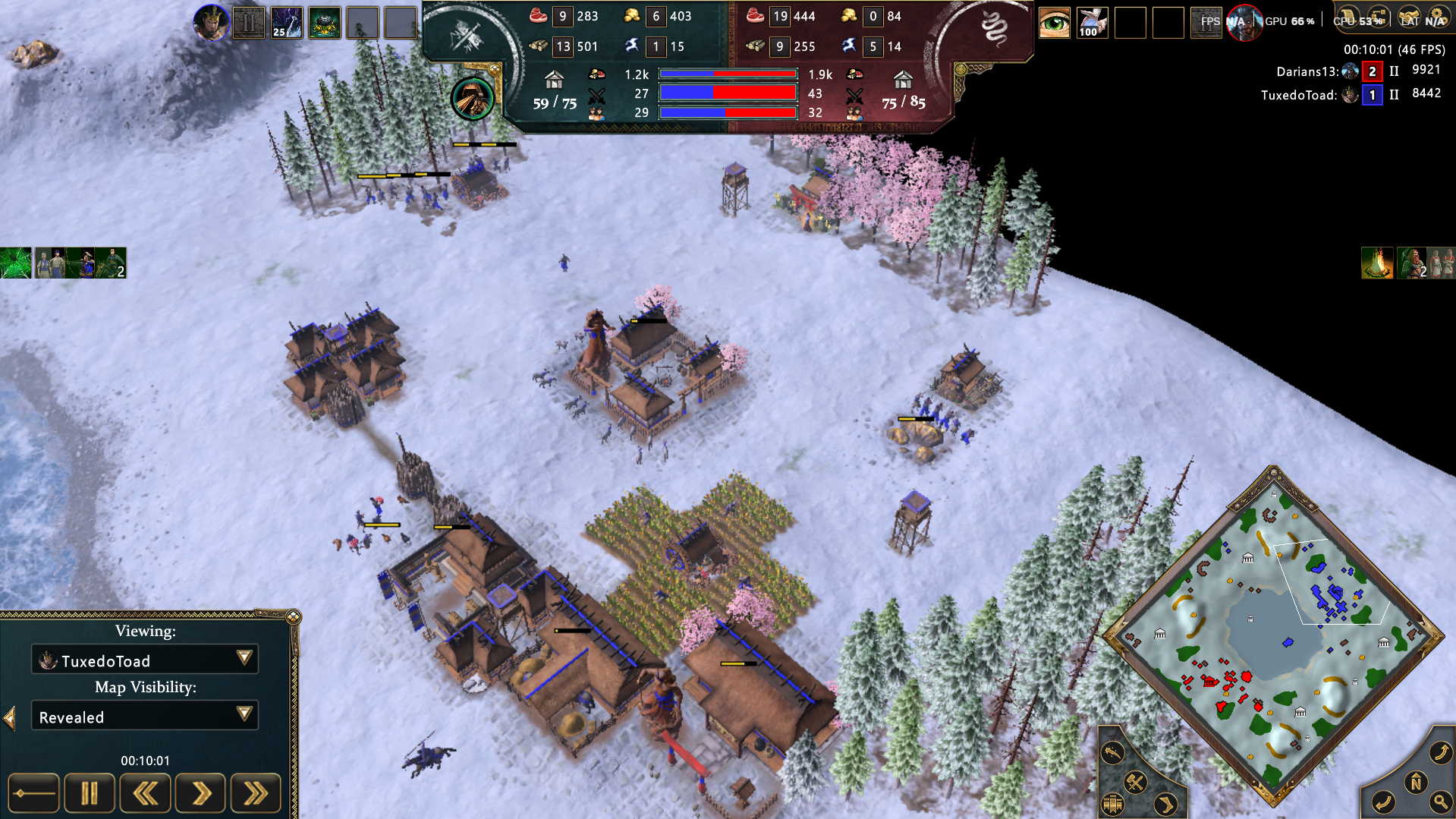Slow down the replay speed
The image size is (1456, 819).
tap(145, 794)
